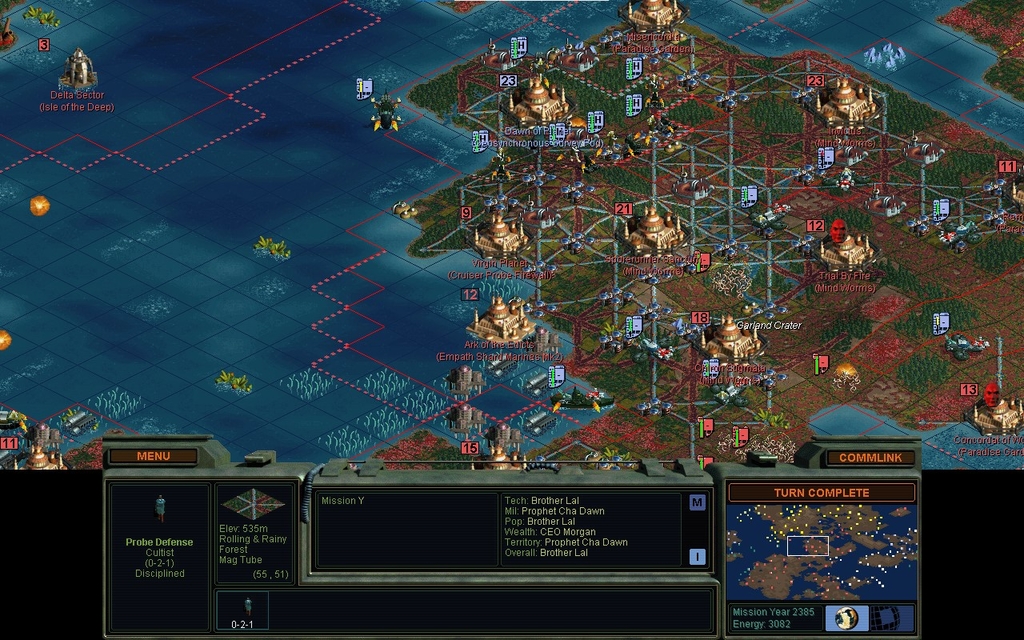Click the grid map icon beside globe
The height and width of the screenshot is (640, 1024).
tap(882, 617)
